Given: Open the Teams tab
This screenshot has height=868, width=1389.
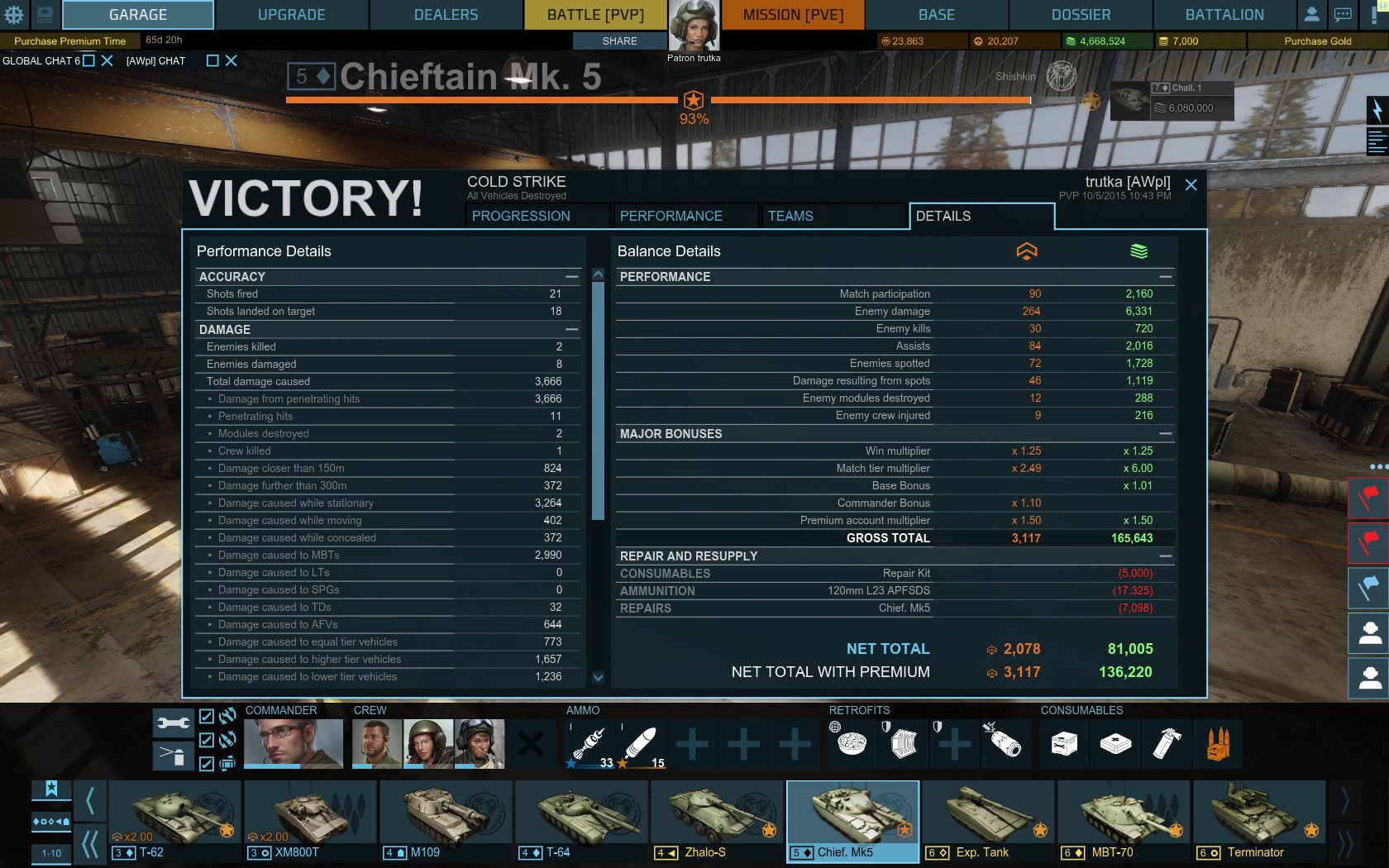Looking at the screenshot, I should click(x=790, y=216).
